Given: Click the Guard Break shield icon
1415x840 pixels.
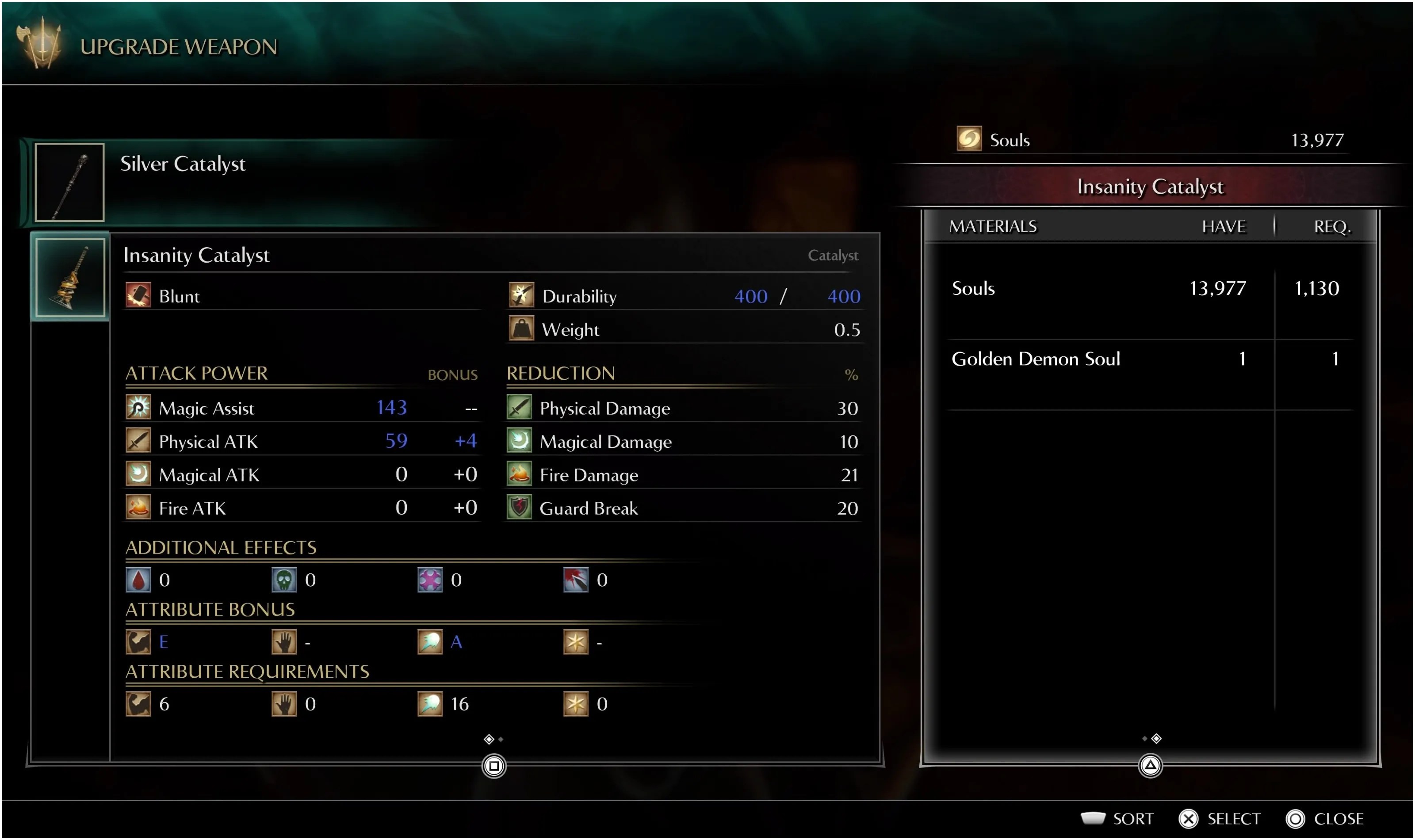Looking at the screenshot, I should (x=519, y=508).
